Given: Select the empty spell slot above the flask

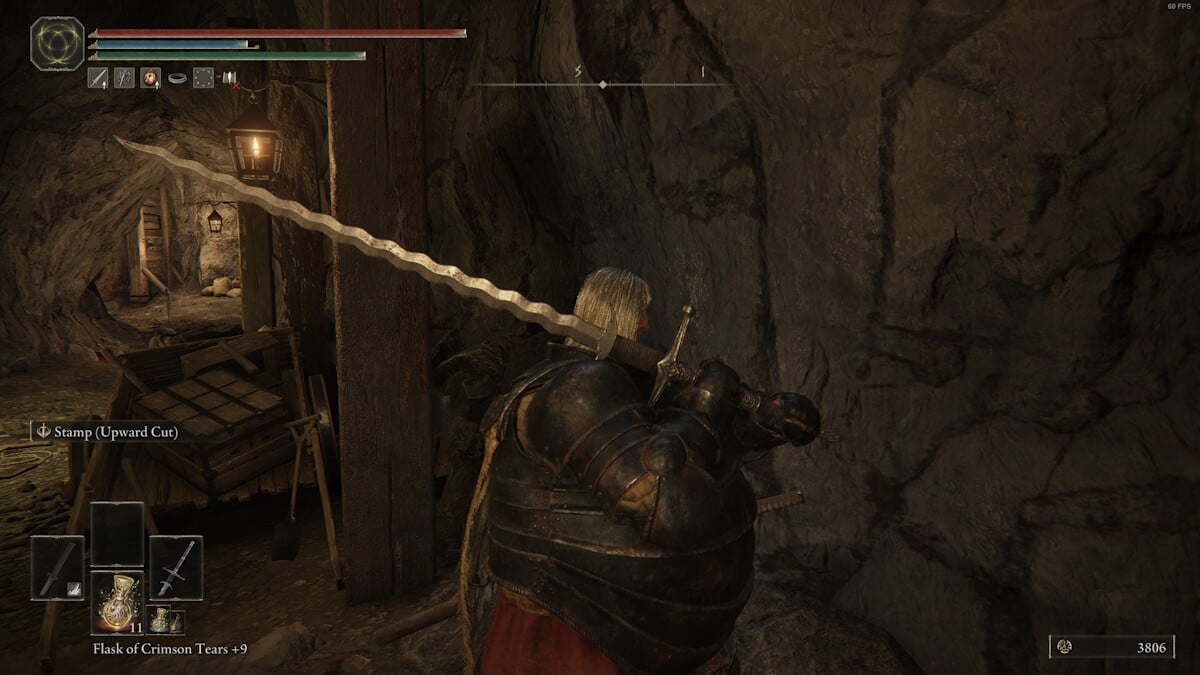Looking at the screenshot, I should click(x=117, y=533).
